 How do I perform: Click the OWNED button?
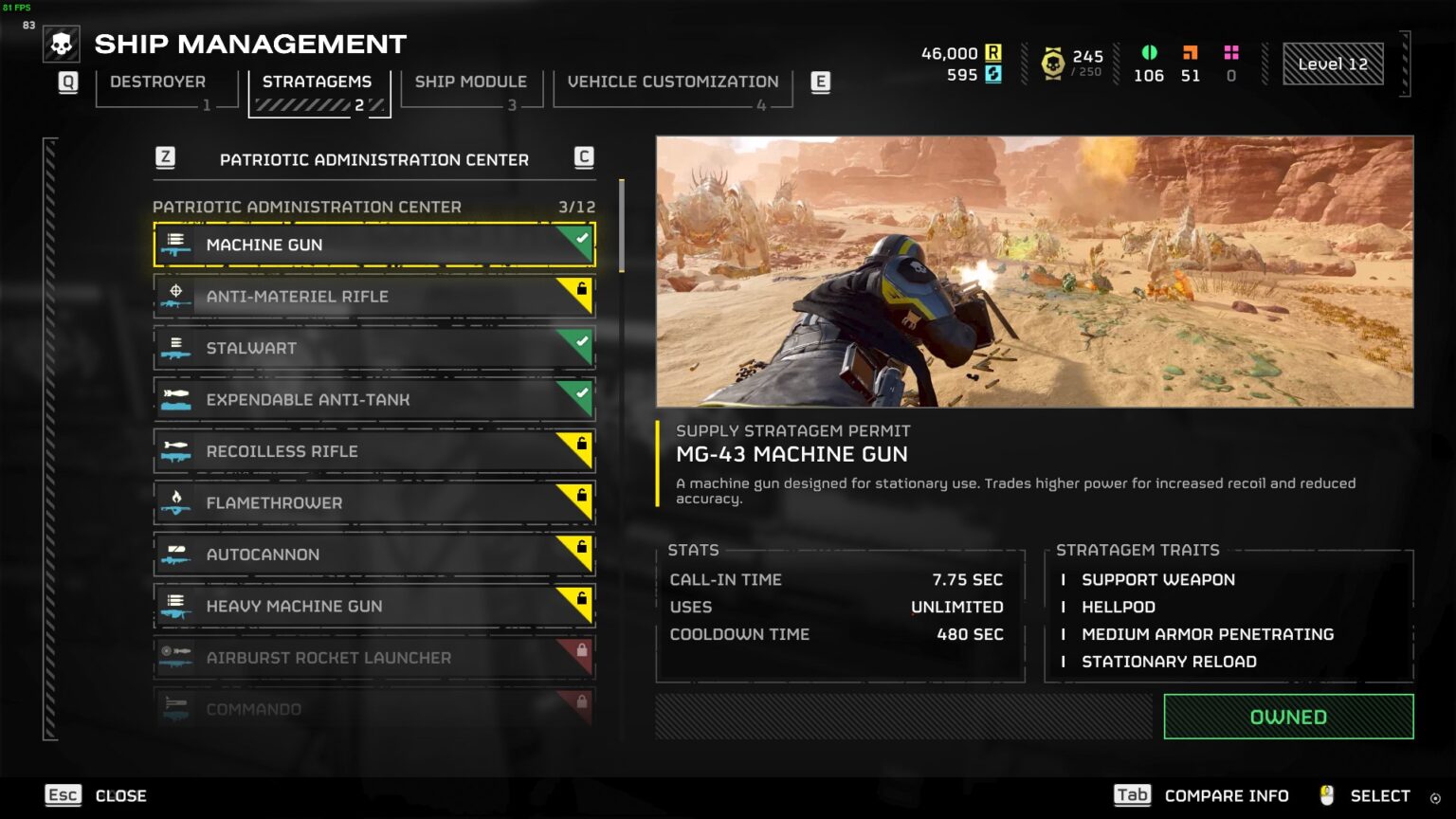pos(1286,717)
